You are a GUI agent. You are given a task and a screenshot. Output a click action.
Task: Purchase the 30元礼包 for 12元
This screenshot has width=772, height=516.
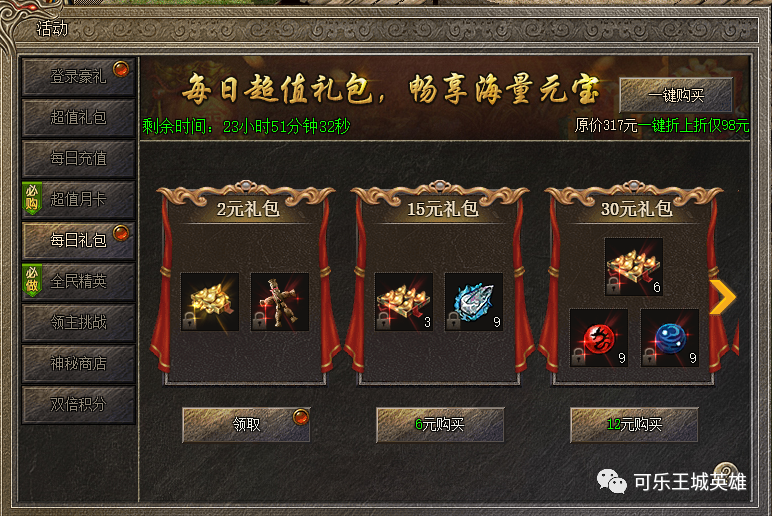coord(634,424)
